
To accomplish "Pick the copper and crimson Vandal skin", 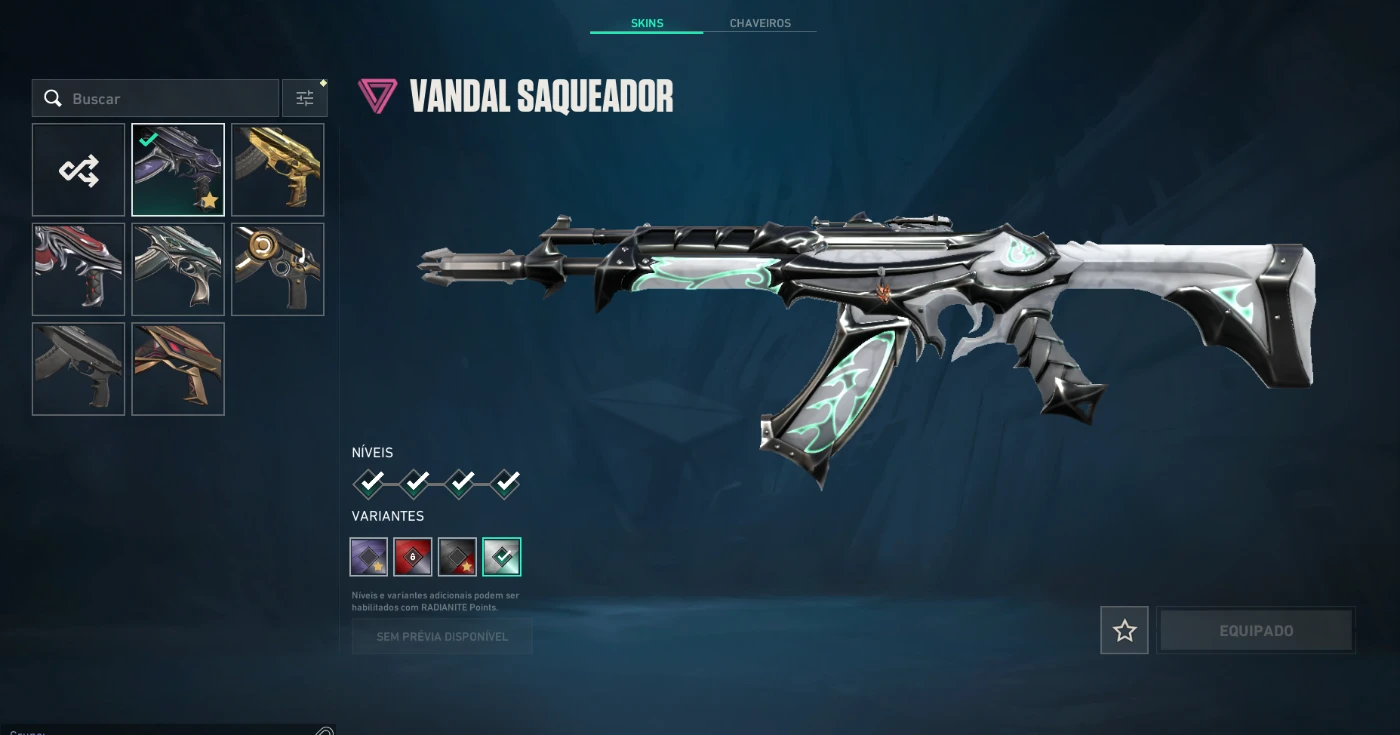I will click(x=178, y=368).
